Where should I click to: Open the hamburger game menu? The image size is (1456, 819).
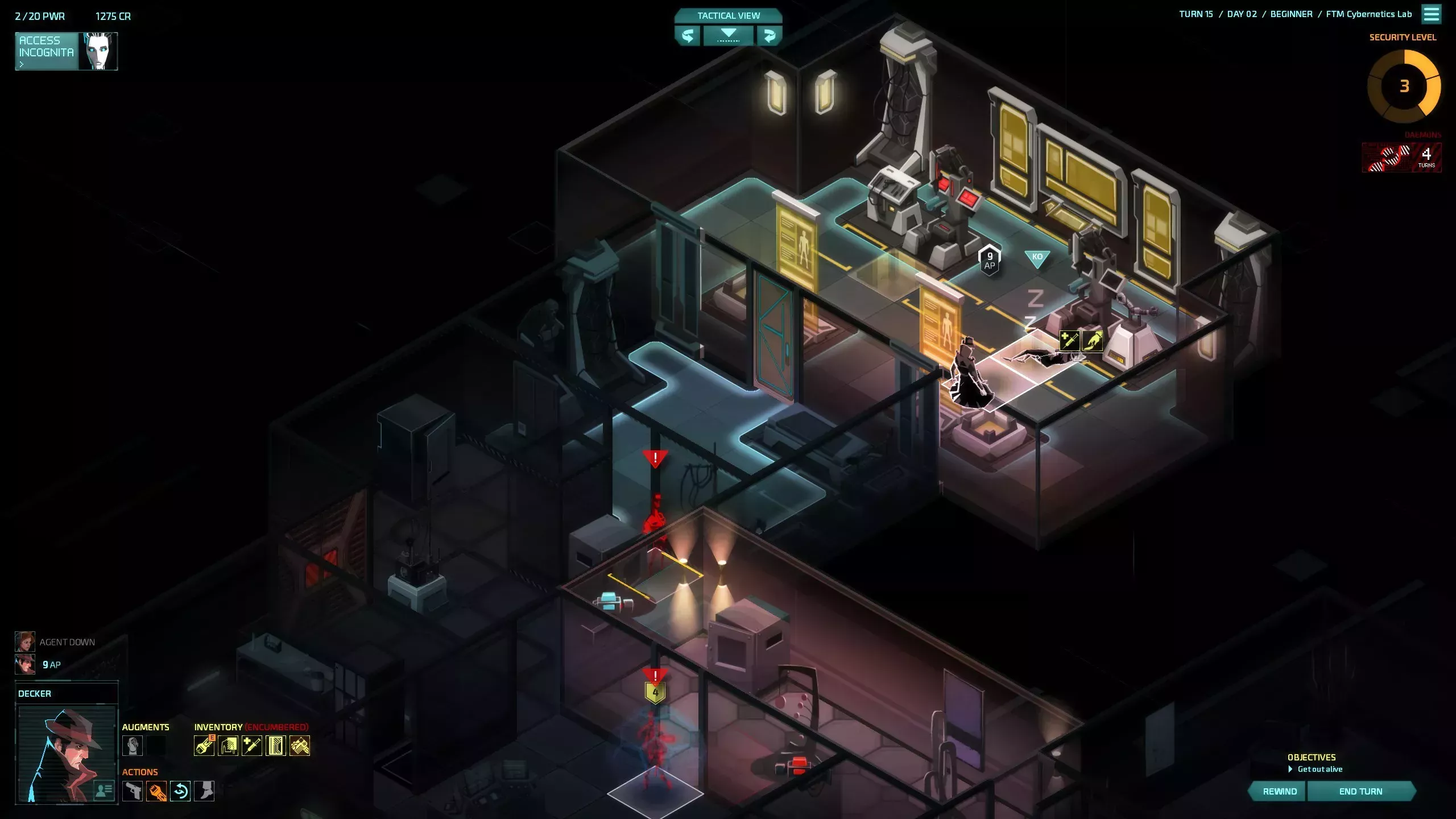(x=1432, y=14)
